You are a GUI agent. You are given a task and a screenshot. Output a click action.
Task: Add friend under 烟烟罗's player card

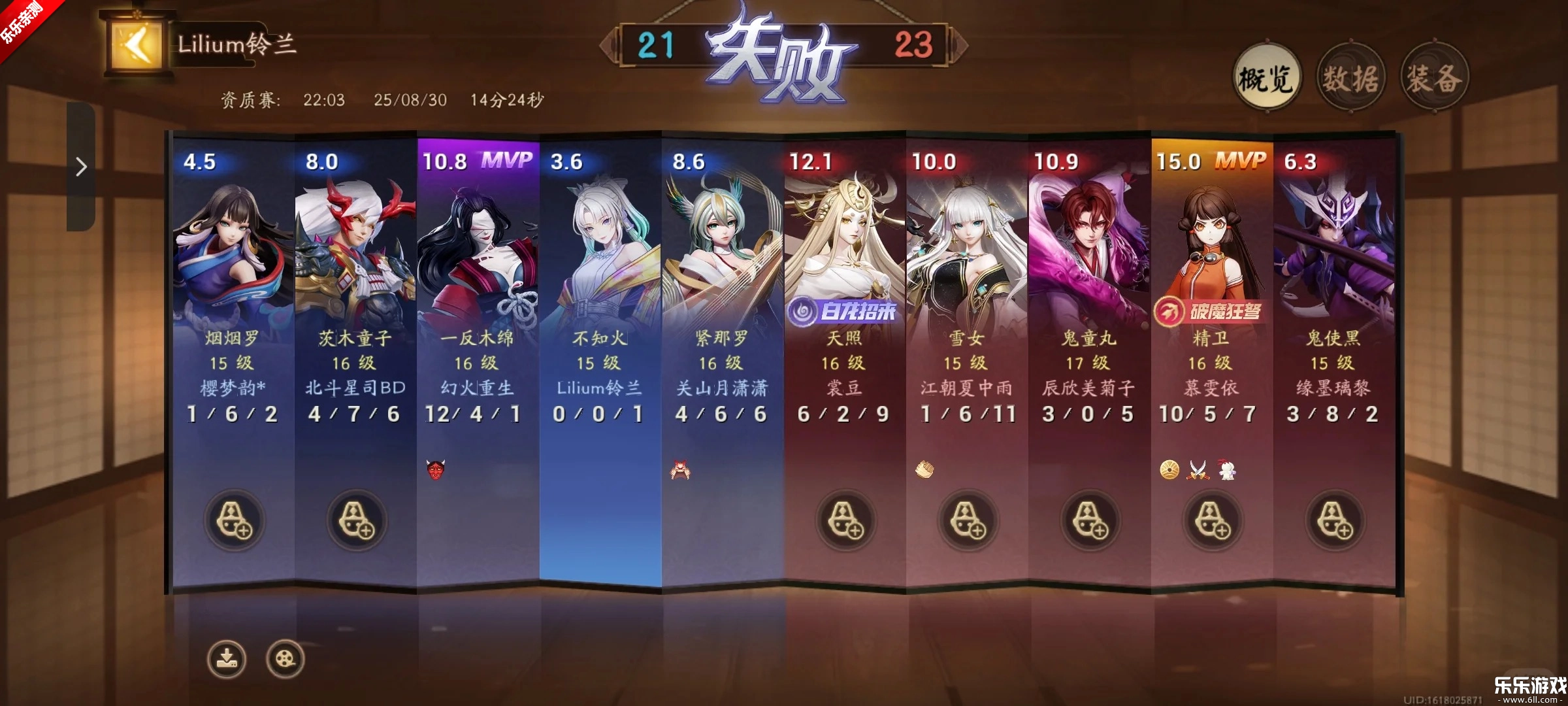(x=233, y=520)
